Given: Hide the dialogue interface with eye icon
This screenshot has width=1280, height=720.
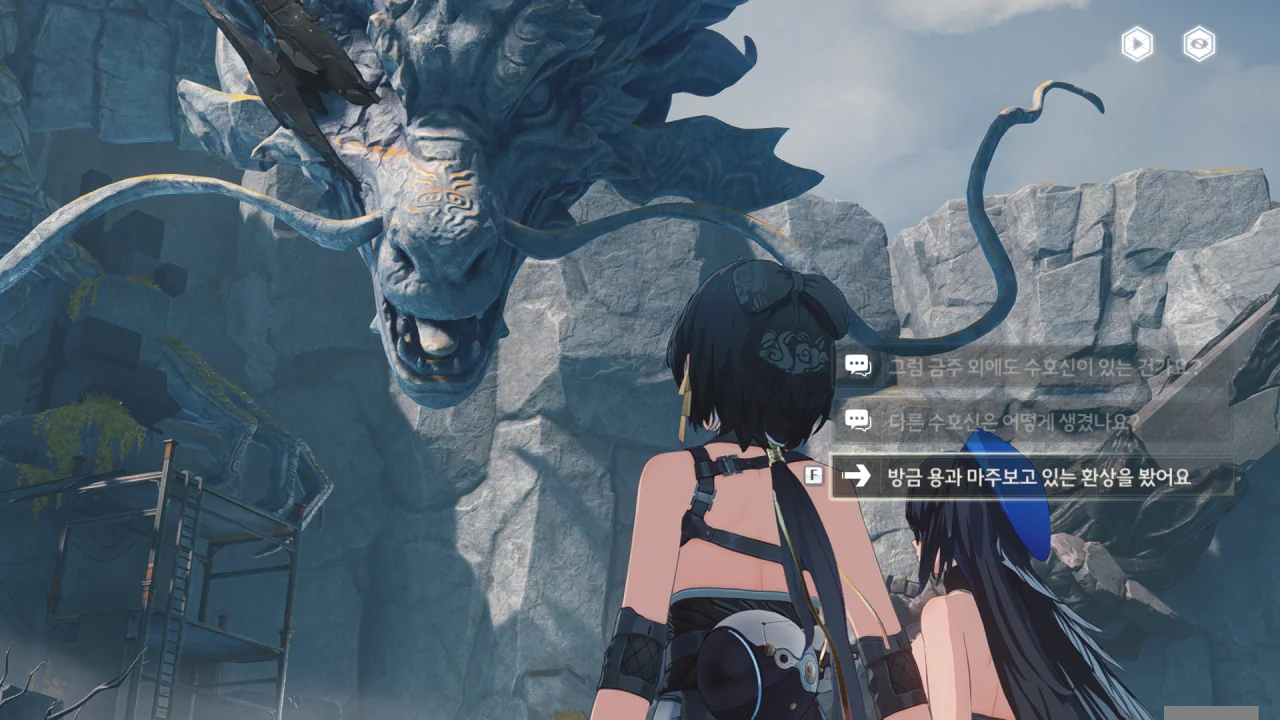Looking at the screenshot, I should coord(1199,44).
